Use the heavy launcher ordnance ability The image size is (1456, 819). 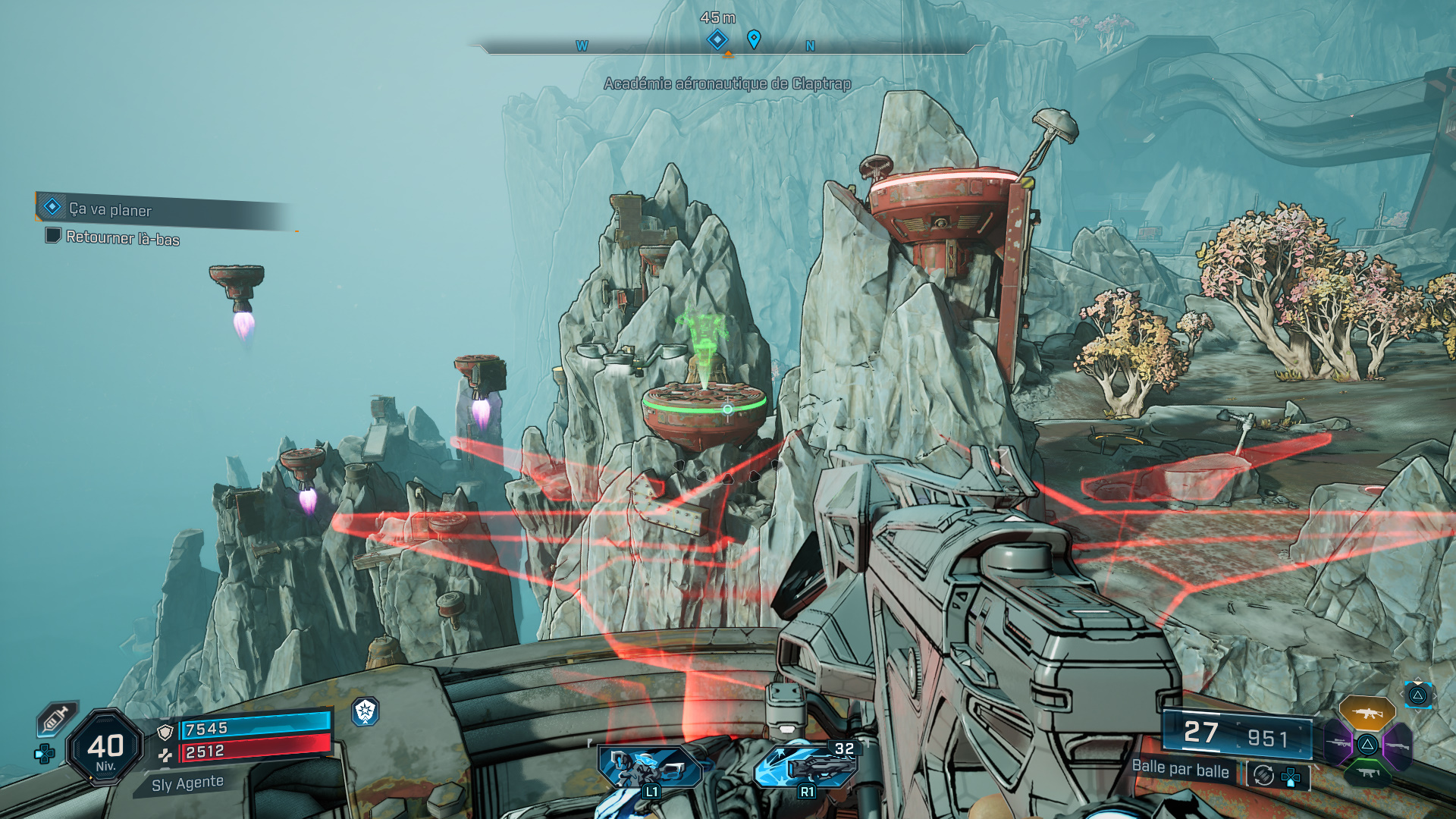pos(805,766)
